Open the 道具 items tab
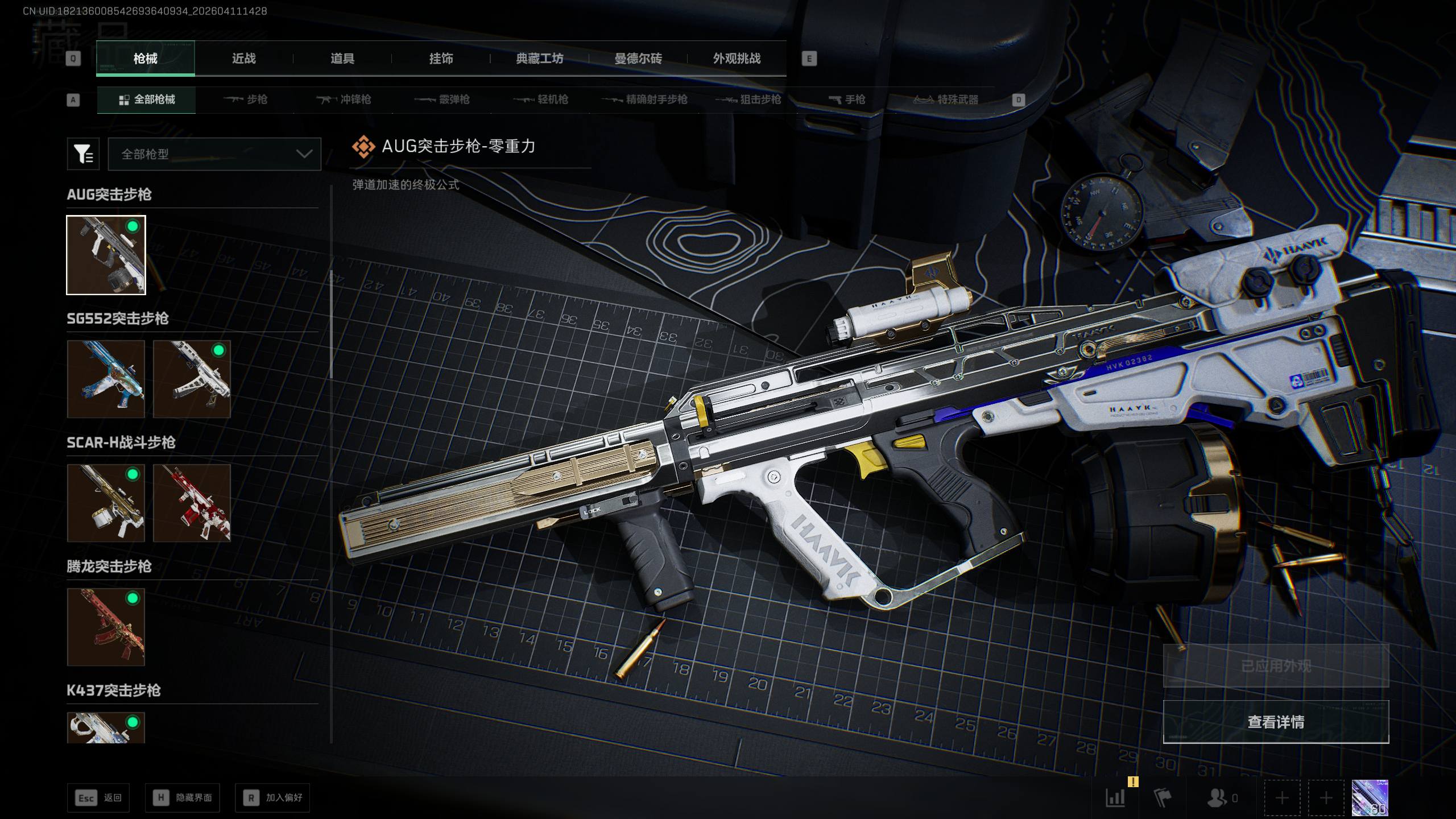 342,59
